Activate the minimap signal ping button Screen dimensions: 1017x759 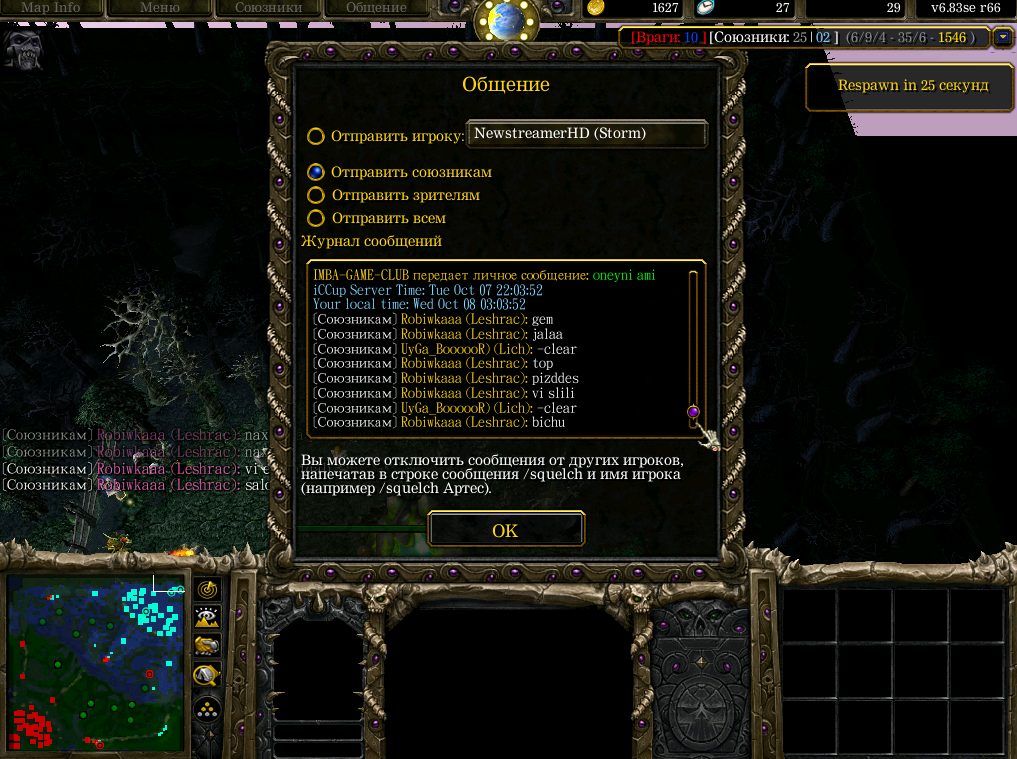208,590
